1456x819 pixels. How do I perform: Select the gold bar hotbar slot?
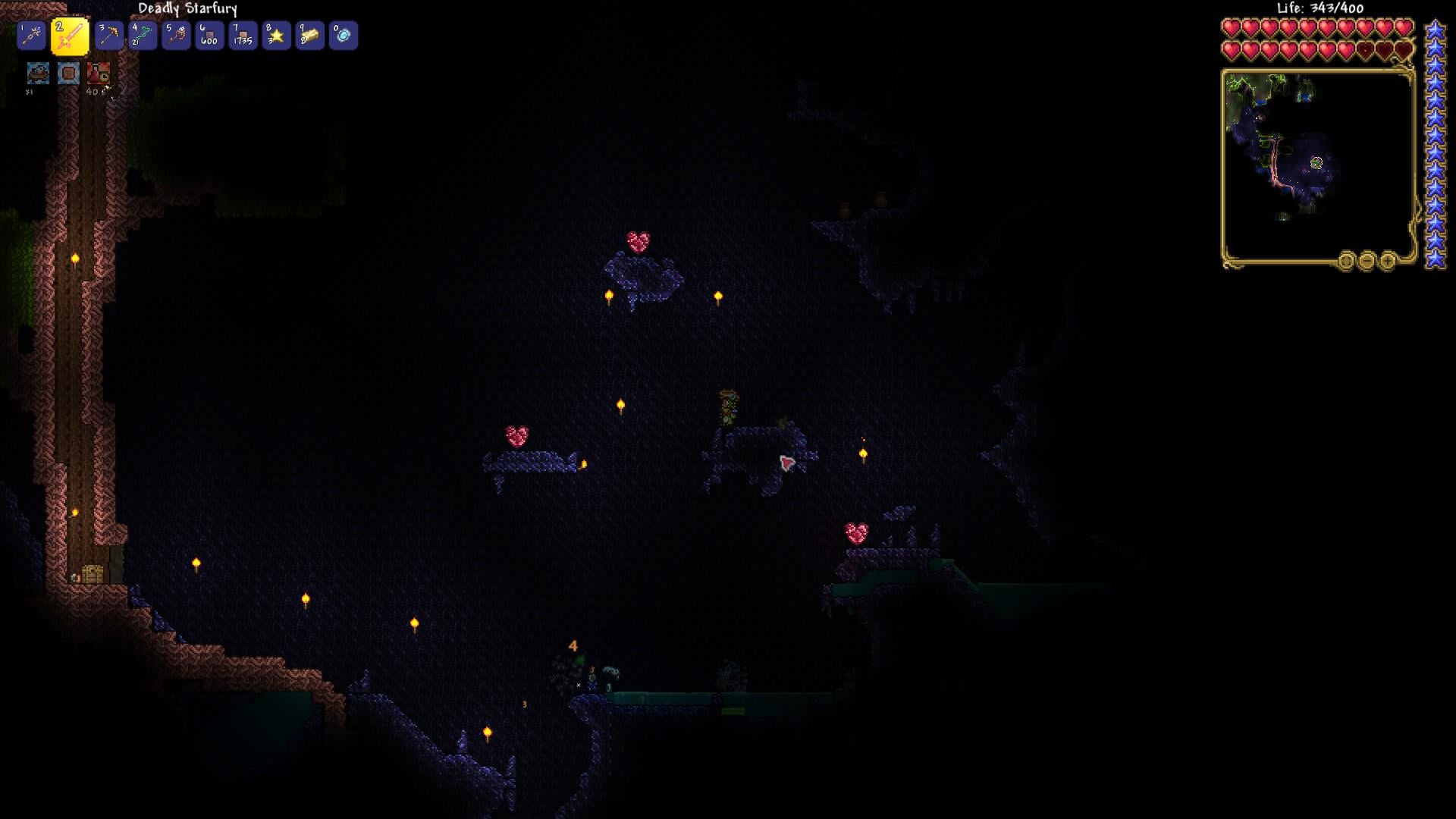coord(309,36)
